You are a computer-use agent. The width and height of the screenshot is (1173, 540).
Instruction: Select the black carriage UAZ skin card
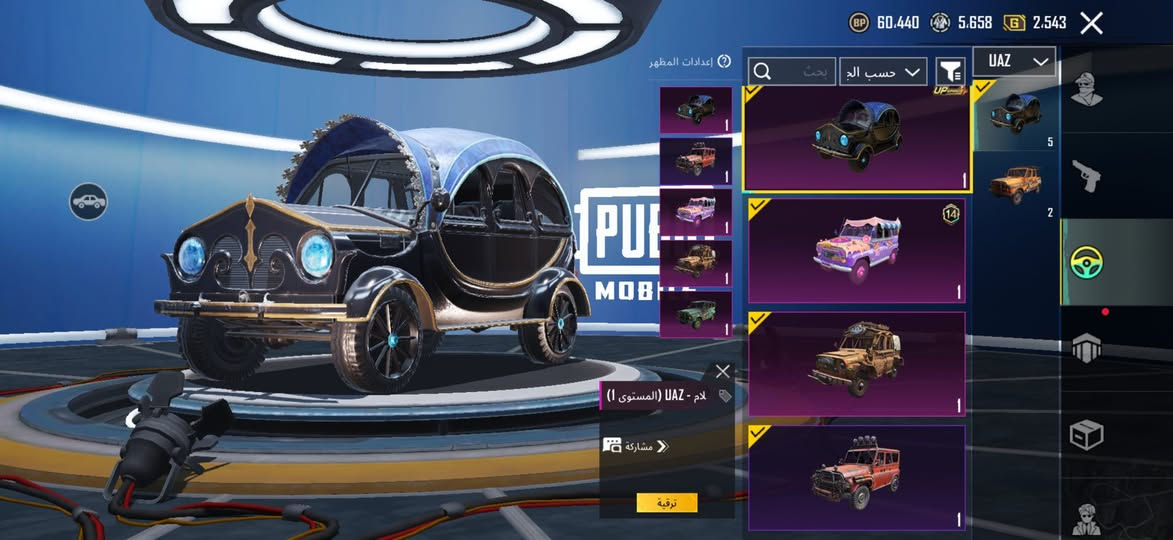[857, 138]
